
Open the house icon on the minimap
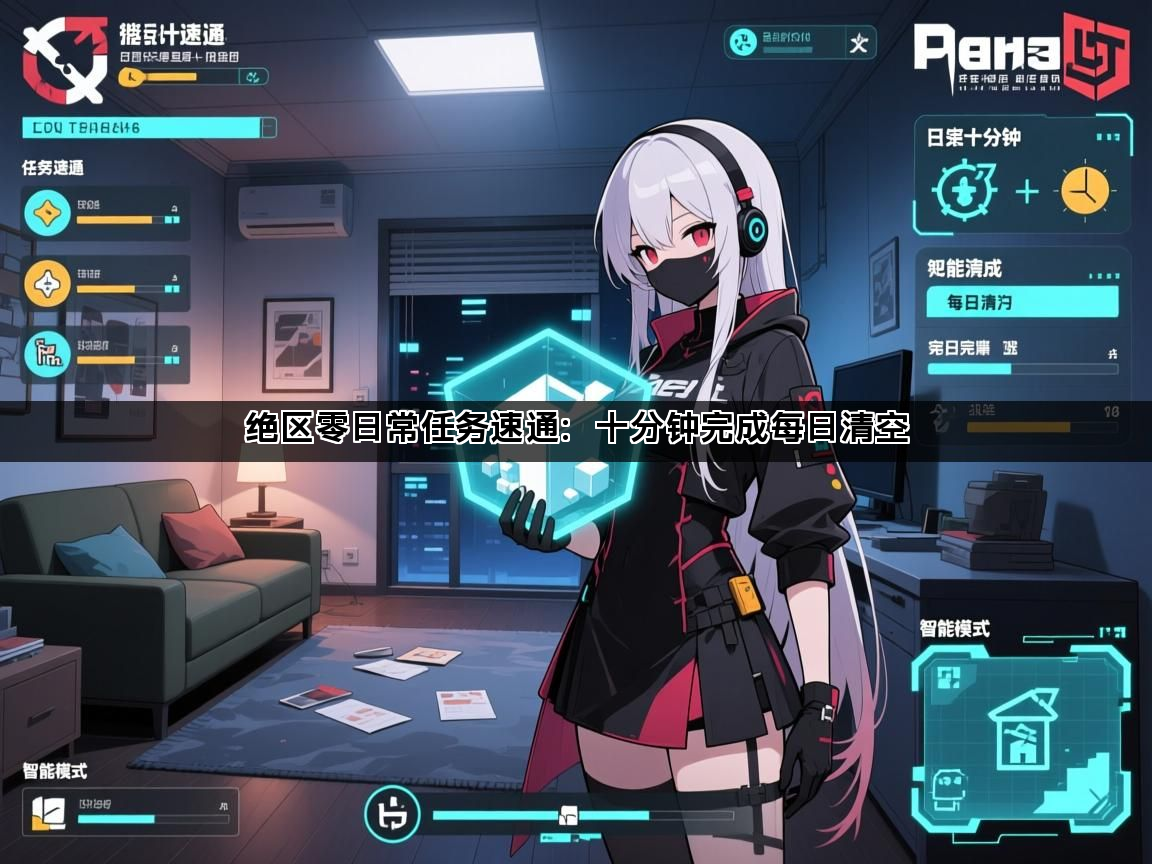(1022, 729)
